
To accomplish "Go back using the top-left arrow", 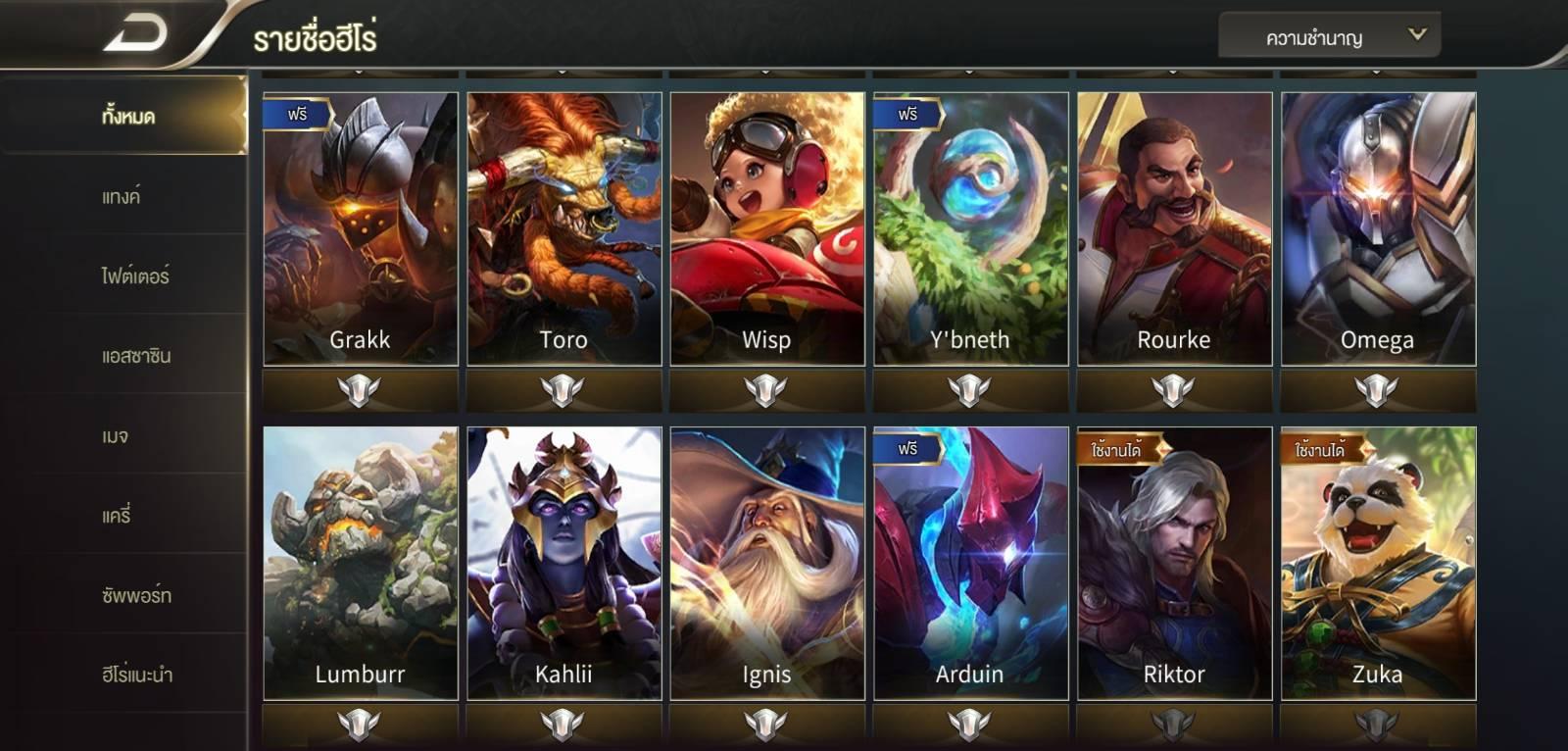I will point(135,35).
